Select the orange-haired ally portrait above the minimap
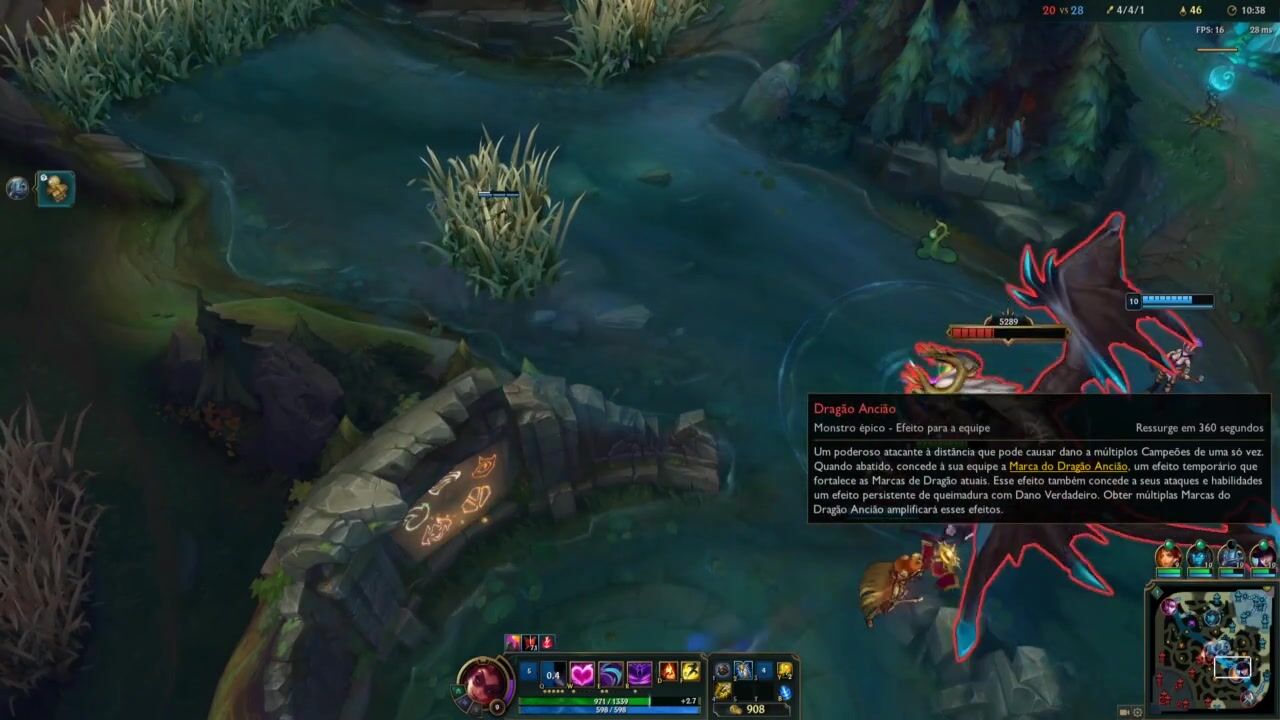 pyautogui.click(x=1167, y=556)
